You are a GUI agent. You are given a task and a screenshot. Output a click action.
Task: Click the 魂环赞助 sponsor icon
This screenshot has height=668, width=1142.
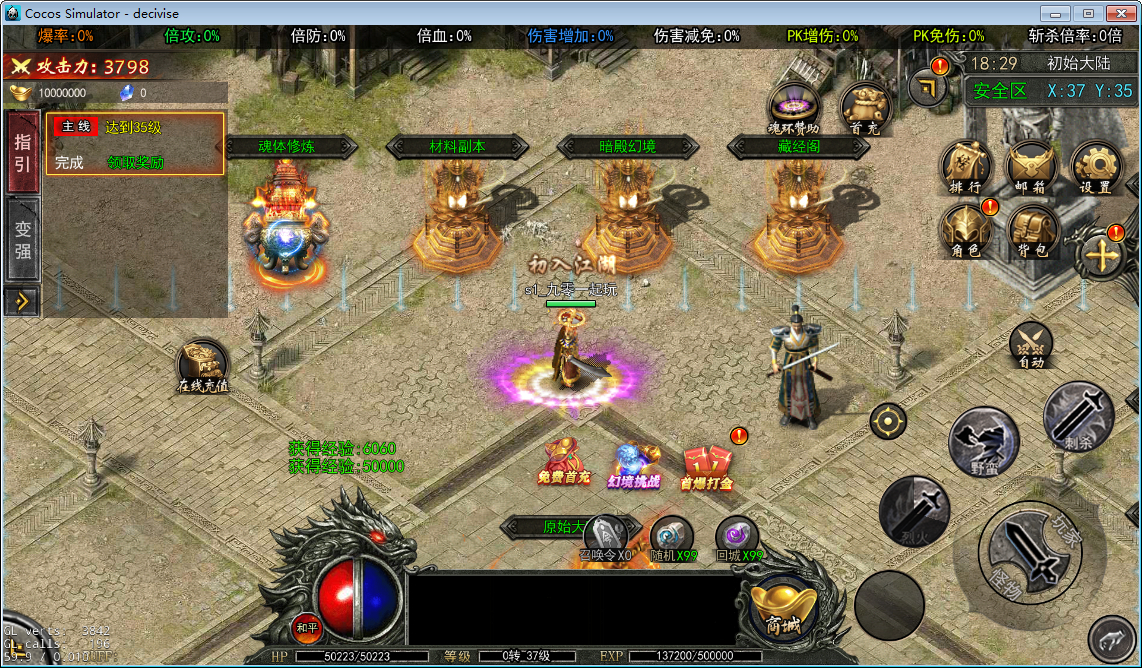(x=793, y=106)
